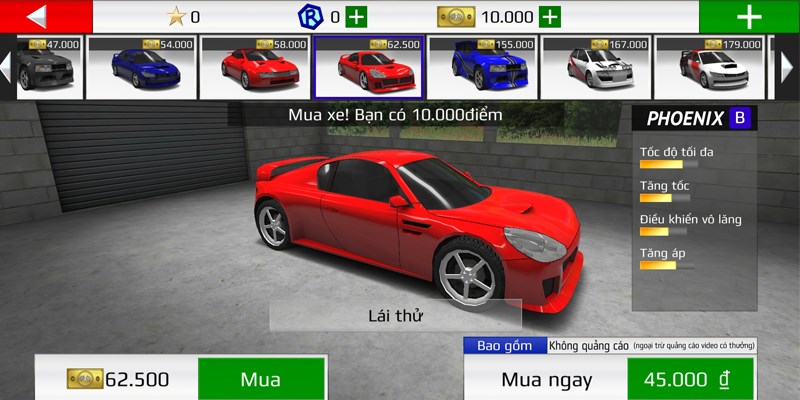Show more cars with right carousel arrow
The image size is (800, 400).
click(x=786, y=65)
